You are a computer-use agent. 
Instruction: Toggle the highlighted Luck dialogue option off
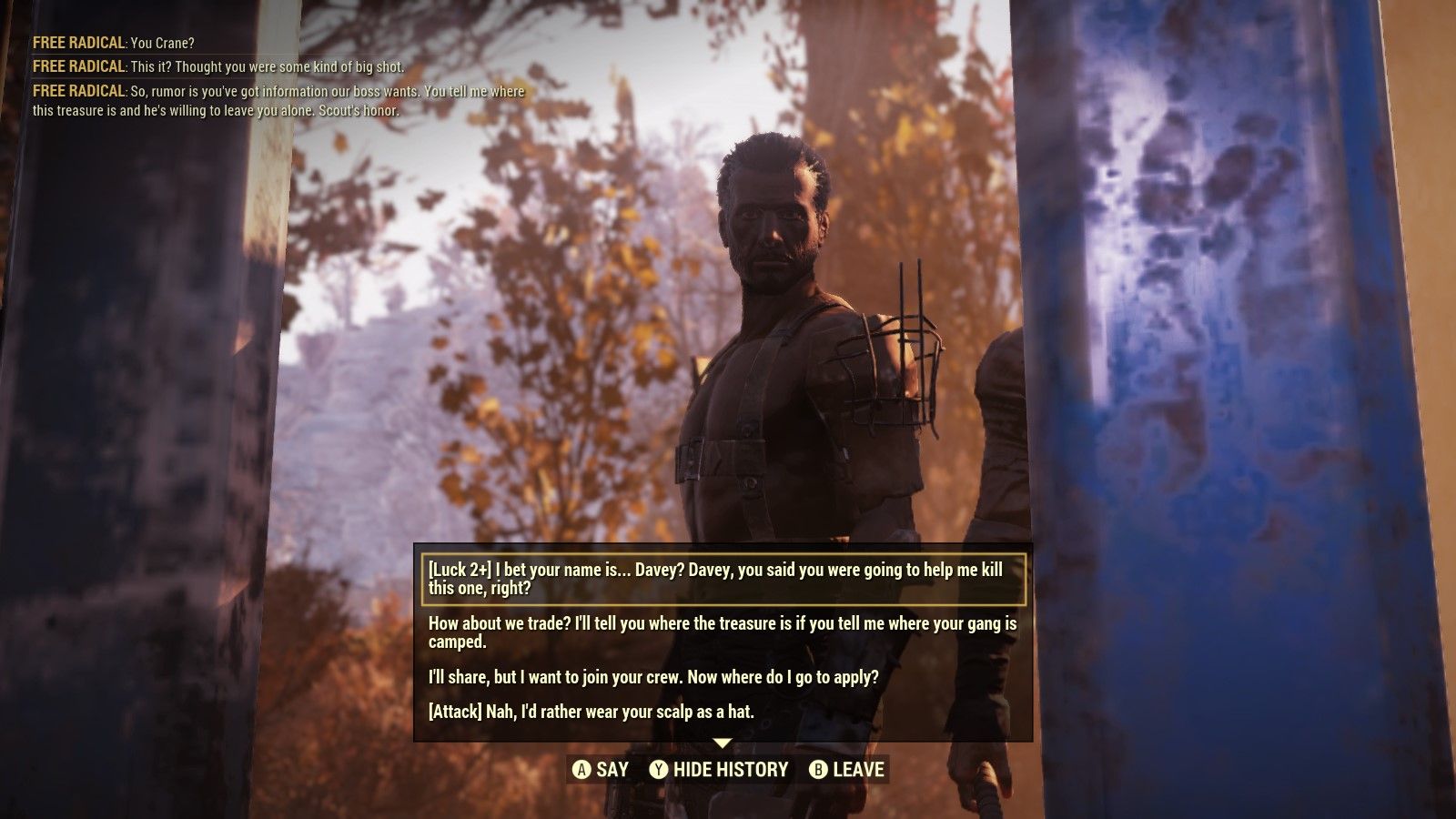[x=719, y=578]
